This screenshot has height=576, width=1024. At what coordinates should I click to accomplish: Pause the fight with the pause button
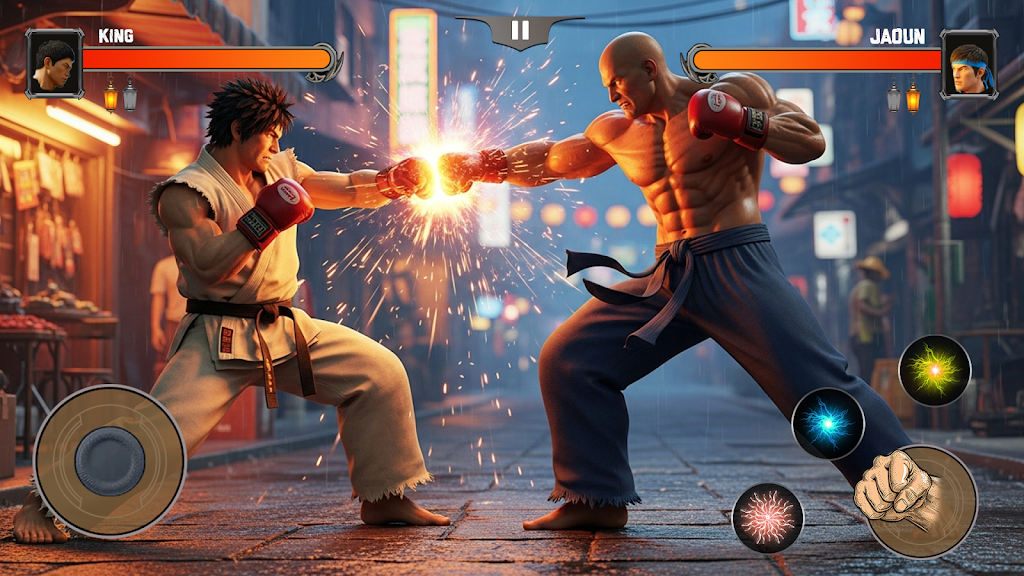[520, 30]
